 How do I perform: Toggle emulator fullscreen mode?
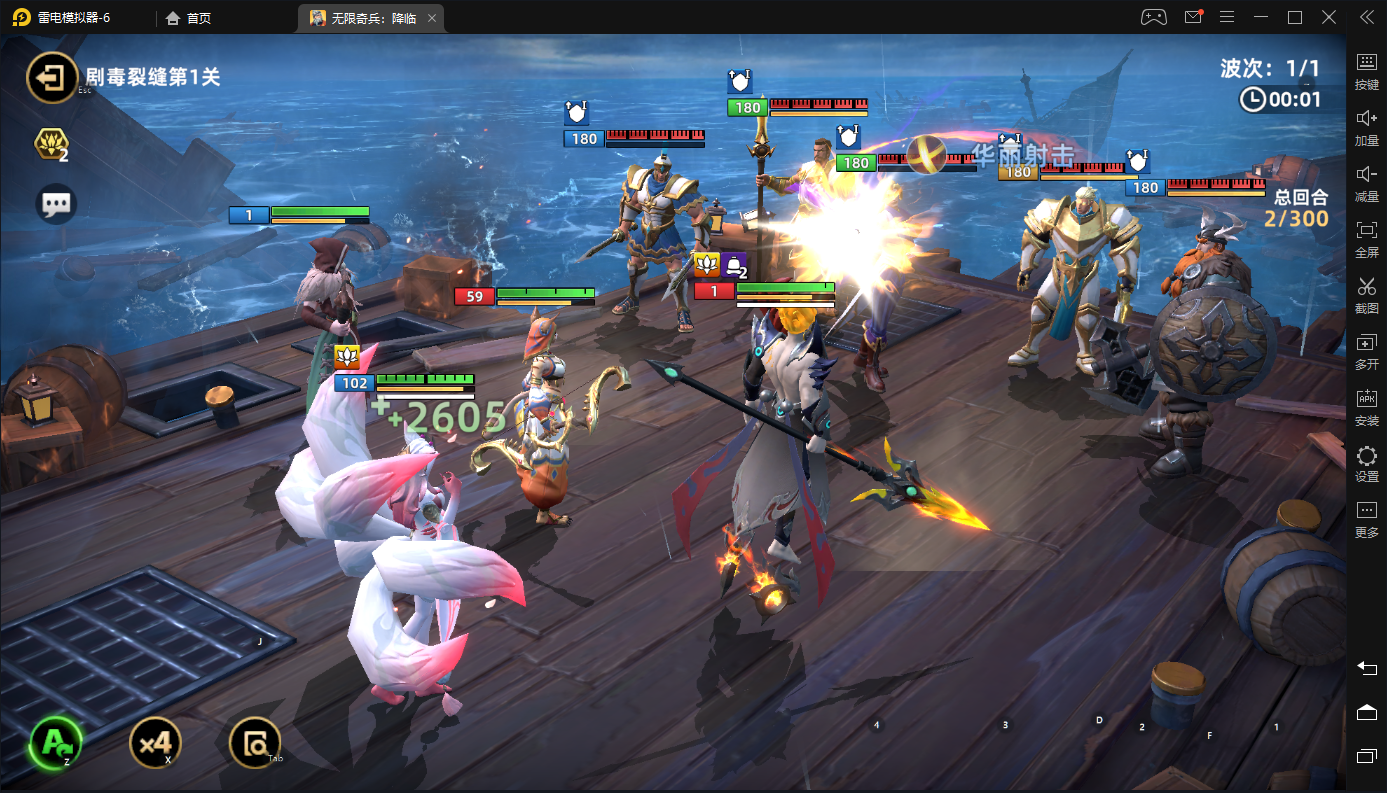click(x=1366, y=237)
